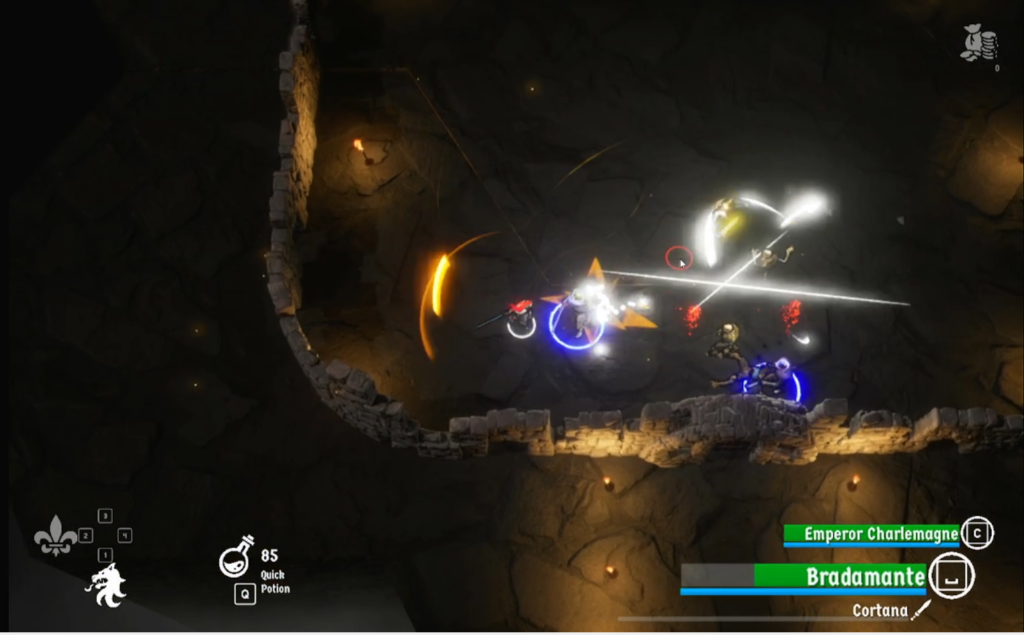Switch to the Emperor Charlemagne character entry
Viewport: 1024px width, 635px height.
pyautogui.click(x=880, y=534)
